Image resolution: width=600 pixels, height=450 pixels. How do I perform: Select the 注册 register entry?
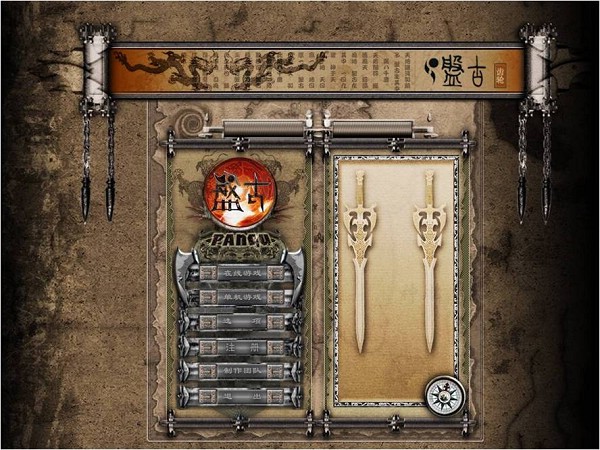[240, 347]
